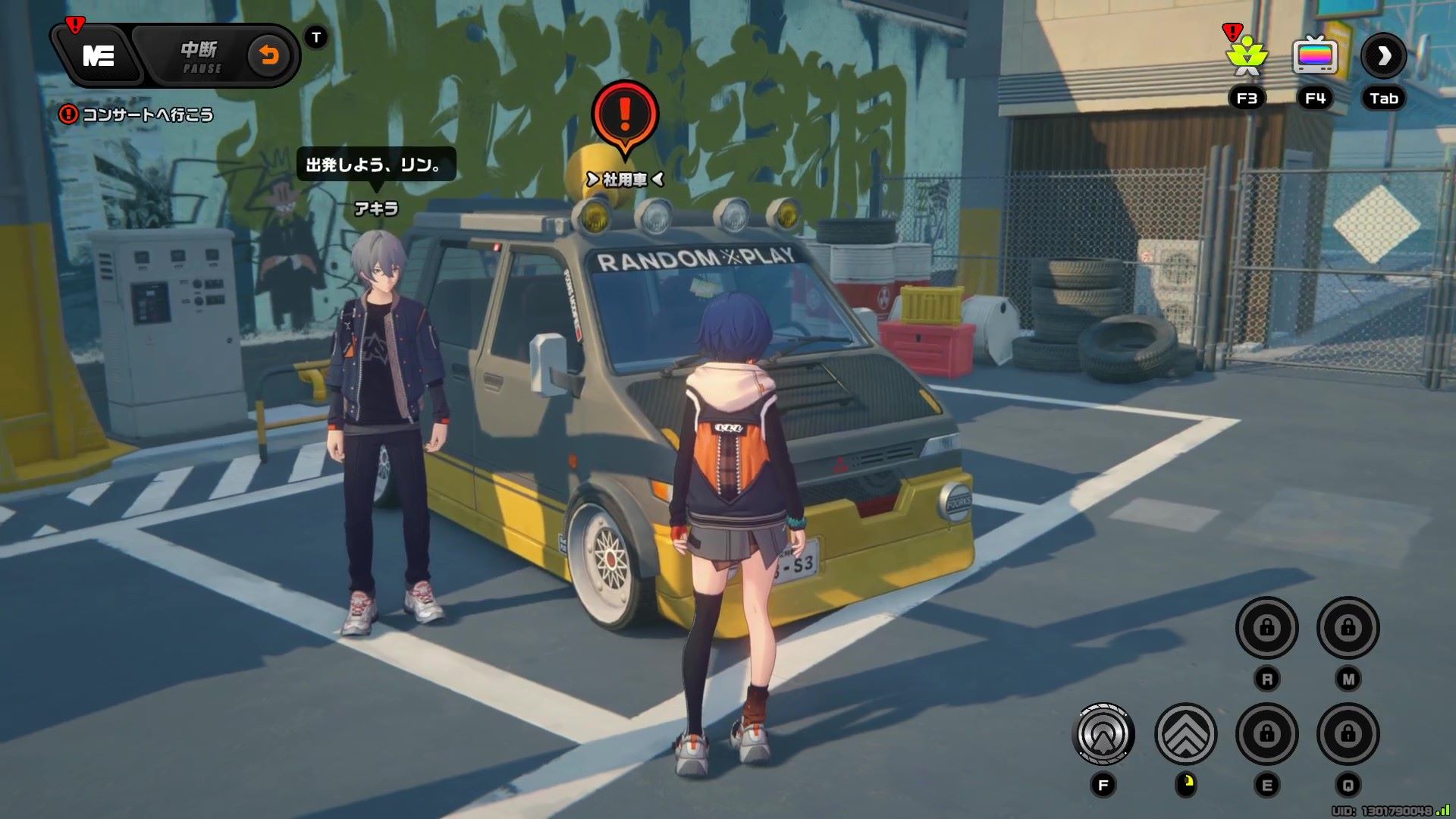Viewport: 1456px width, 819px height.
Task: Click the locked attack icon above R
Action: pos(1267,628)
